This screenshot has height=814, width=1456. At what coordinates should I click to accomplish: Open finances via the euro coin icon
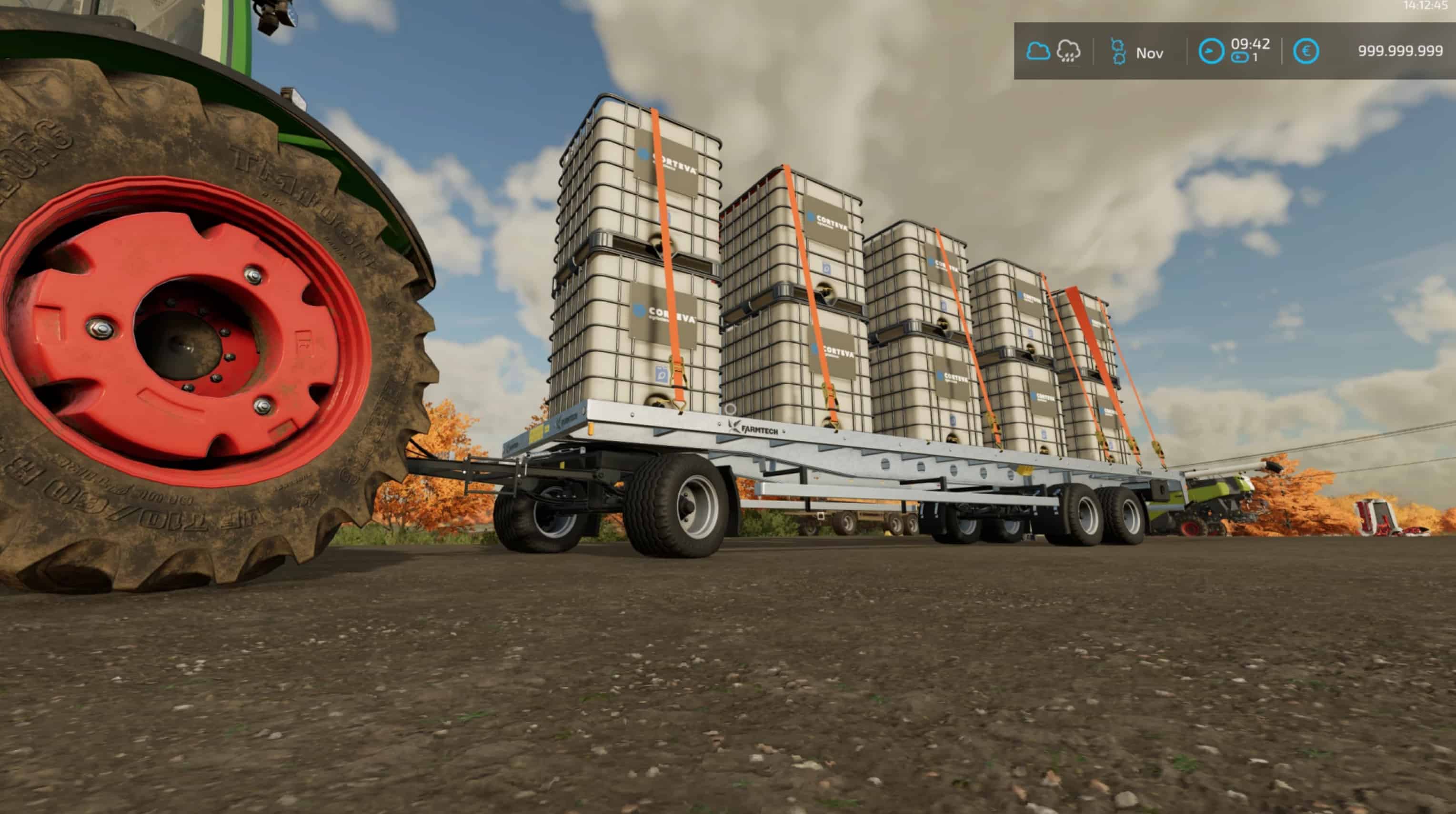coord(1306,51)
